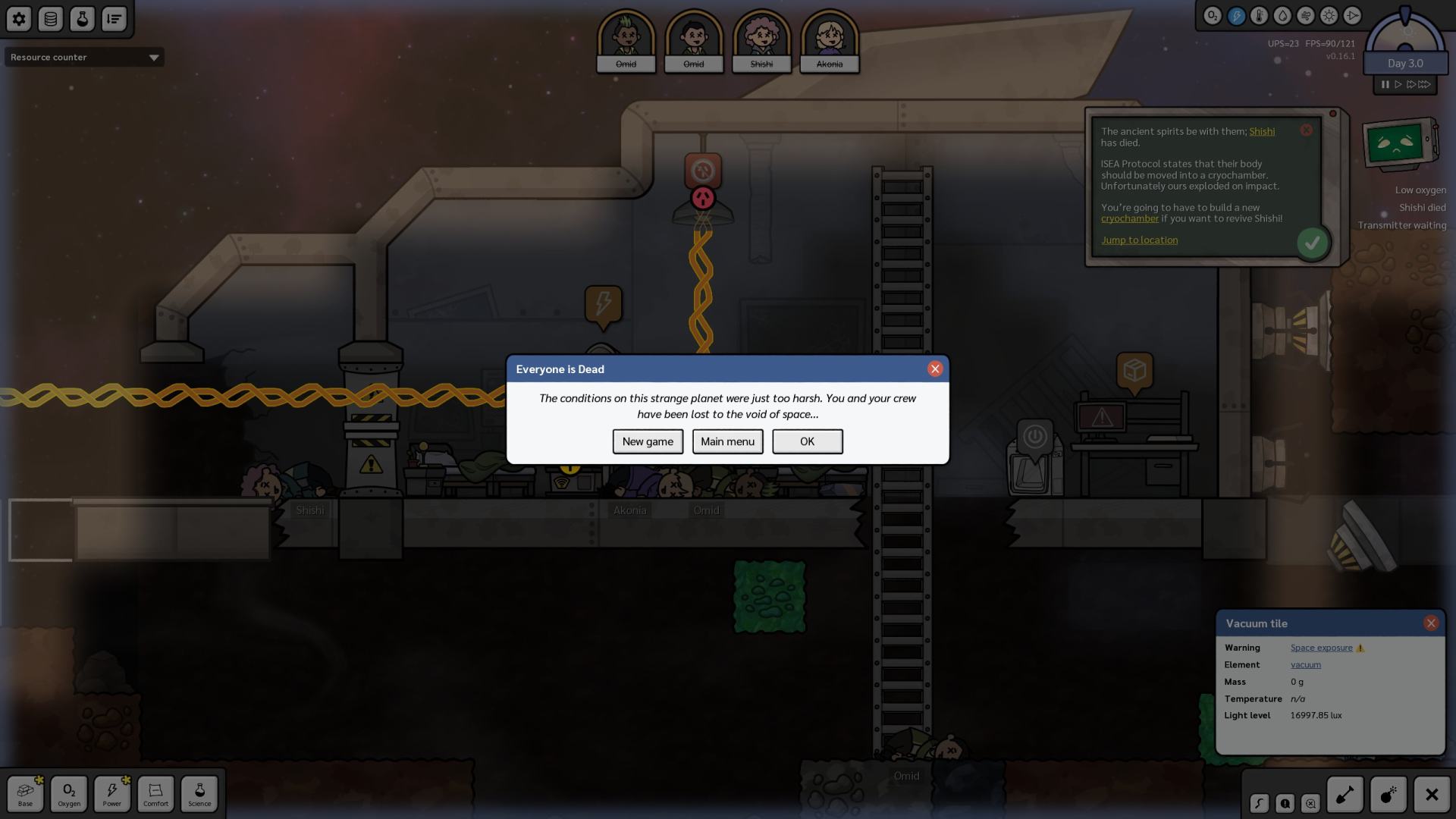Screen dimensions: 1456x819
Task: Confirm the Everyone is Dead dialog with OK
Action: pos(807,441)
